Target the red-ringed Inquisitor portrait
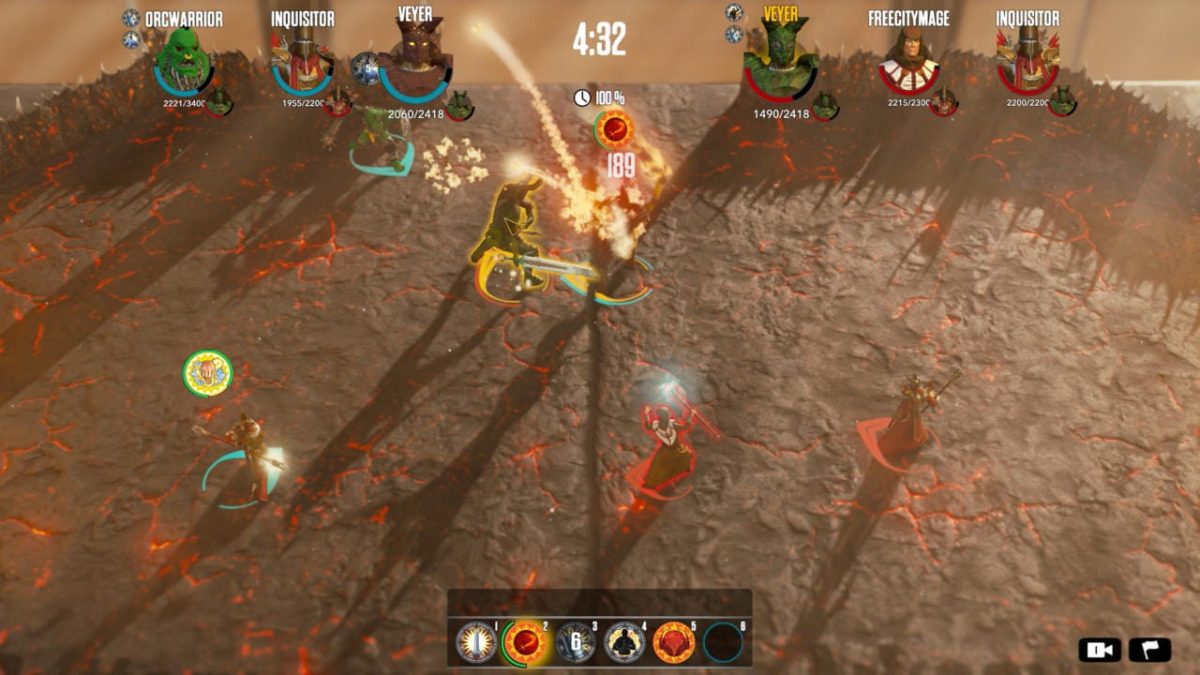 (x=1027, y=60)
